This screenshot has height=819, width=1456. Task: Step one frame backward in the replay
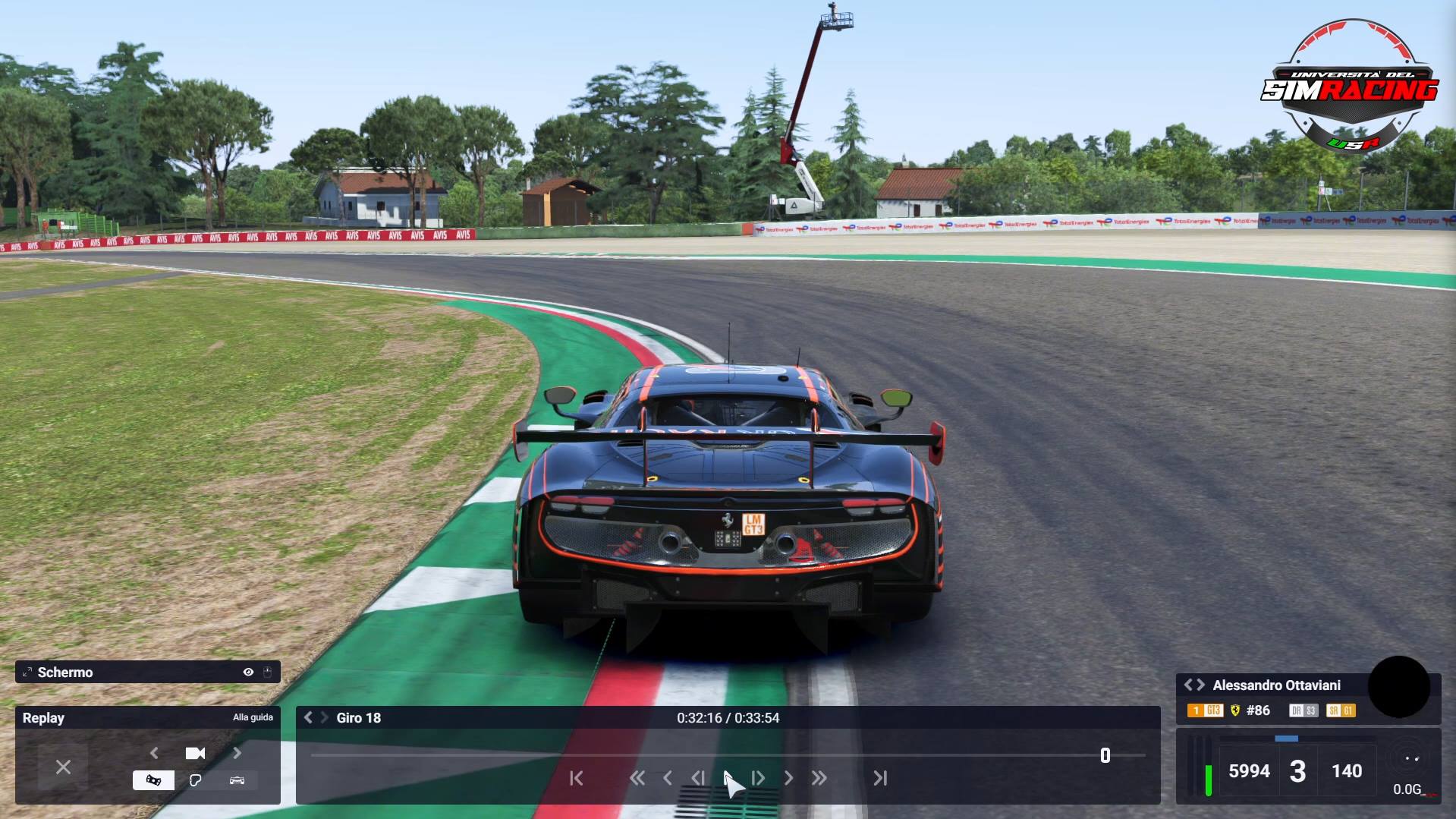[697, 778]
